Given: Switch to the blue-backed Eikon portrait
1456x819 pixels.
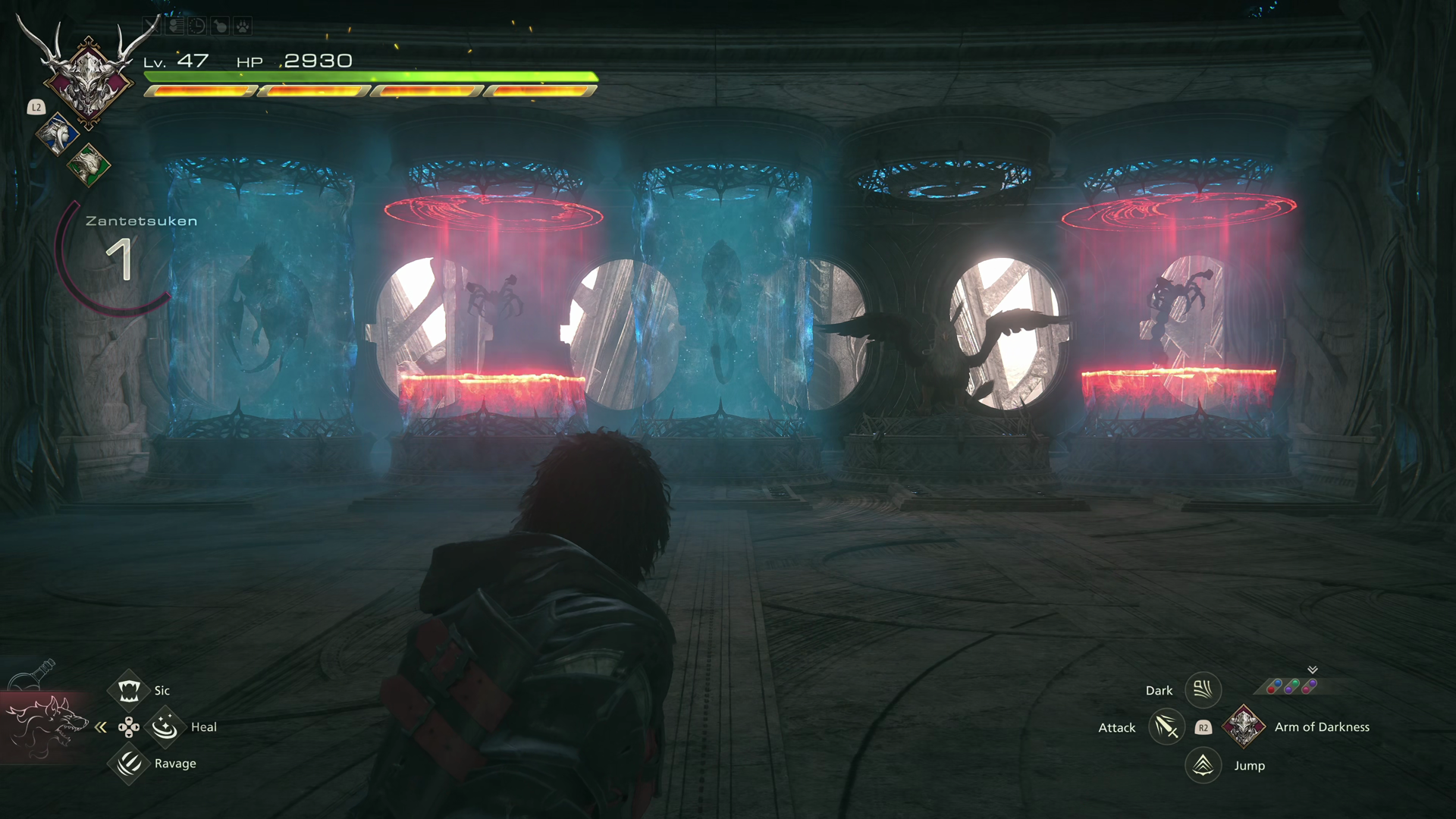Looking at the screenshot, I should [58, 134].
